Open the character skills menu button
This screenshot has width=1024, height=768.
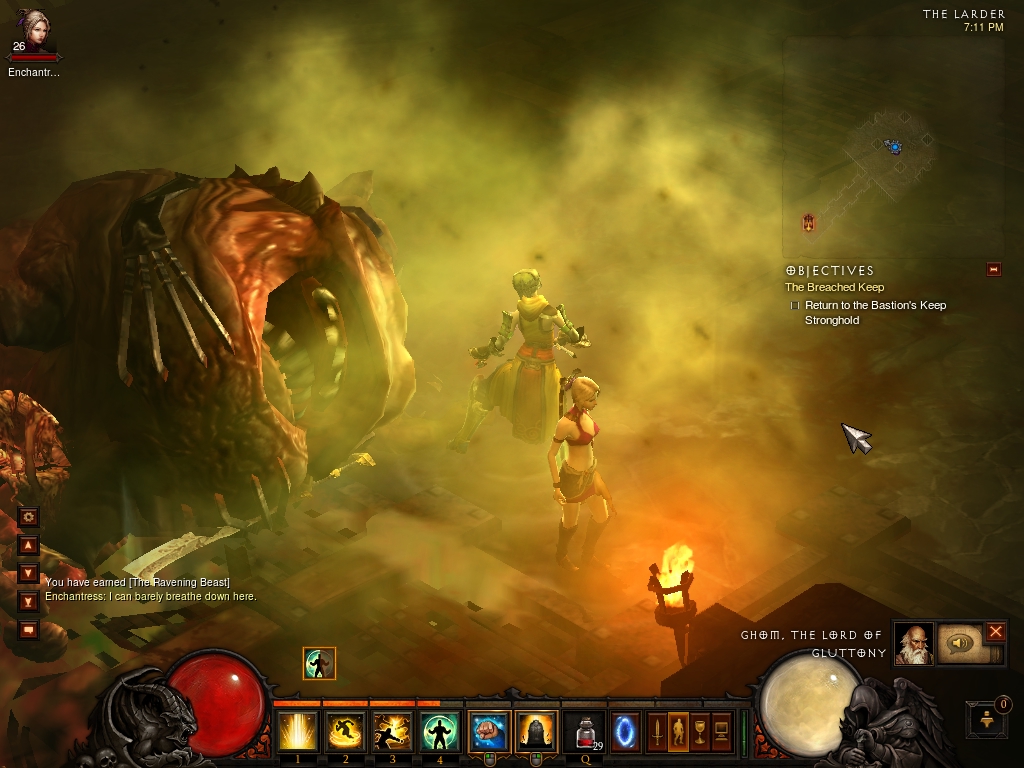click(678, 732)
